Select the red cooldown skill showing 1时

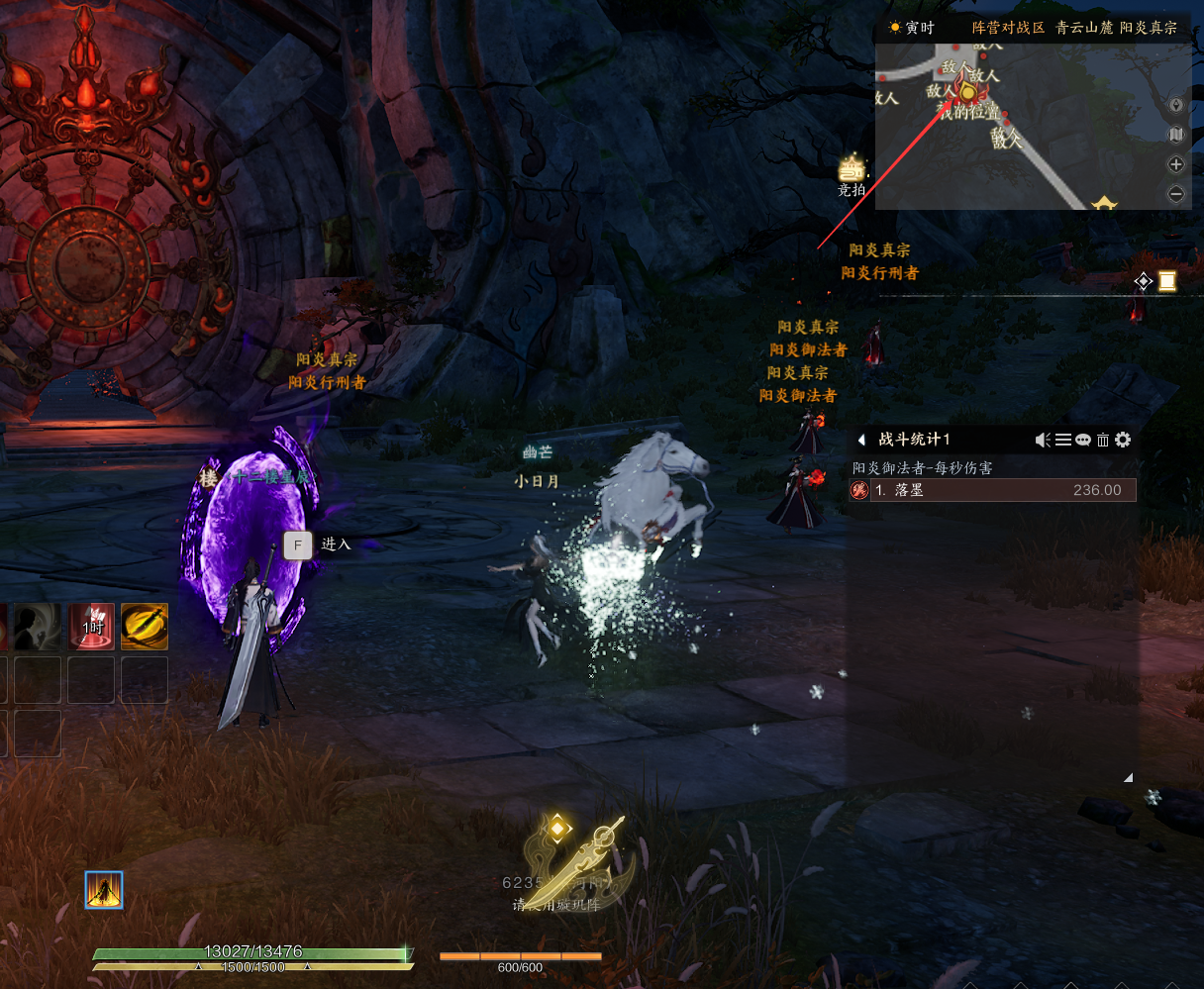point(91,627)
